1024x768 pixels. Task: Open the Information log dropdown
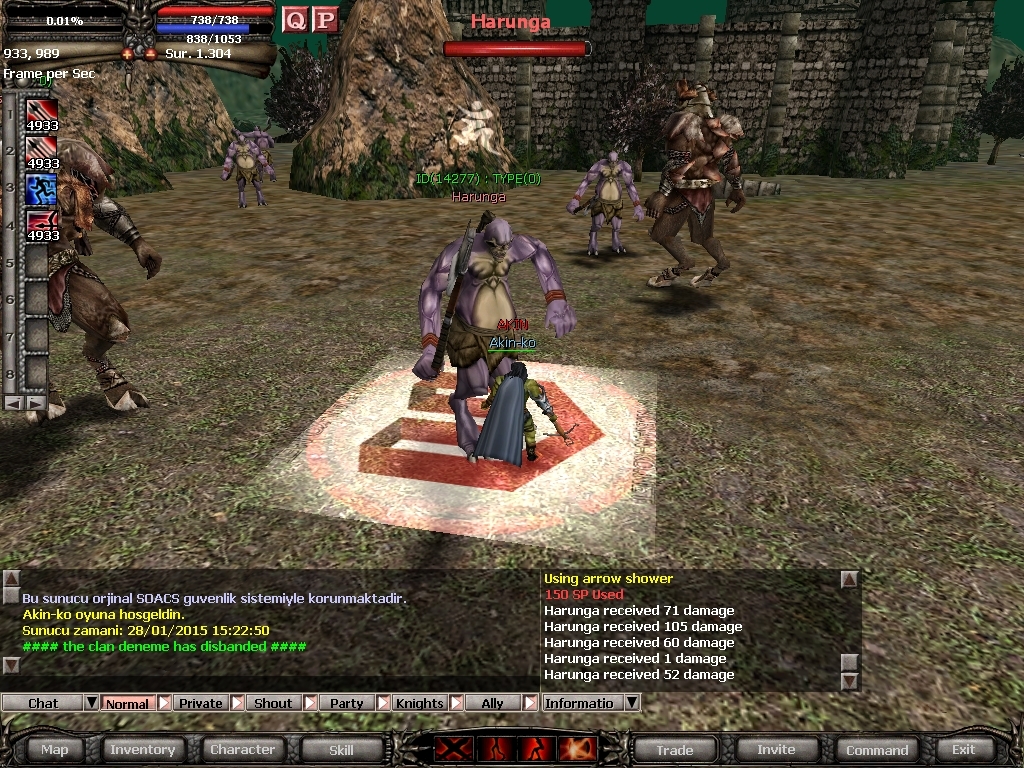pyautogui.click(x=631, y=703)
